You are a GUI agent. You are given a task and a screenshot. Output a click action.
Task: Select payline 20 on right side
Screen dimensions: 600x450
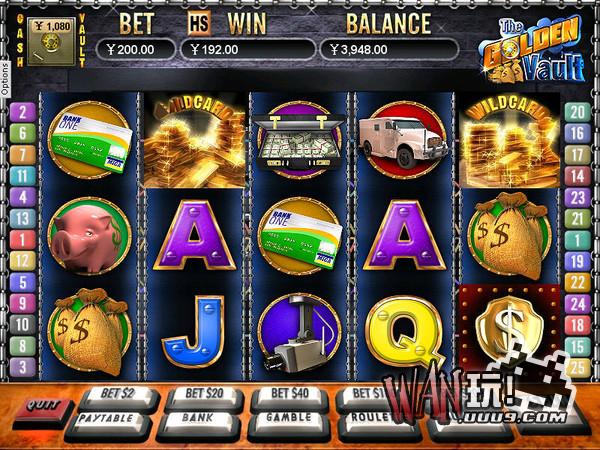tap(575, 112)
